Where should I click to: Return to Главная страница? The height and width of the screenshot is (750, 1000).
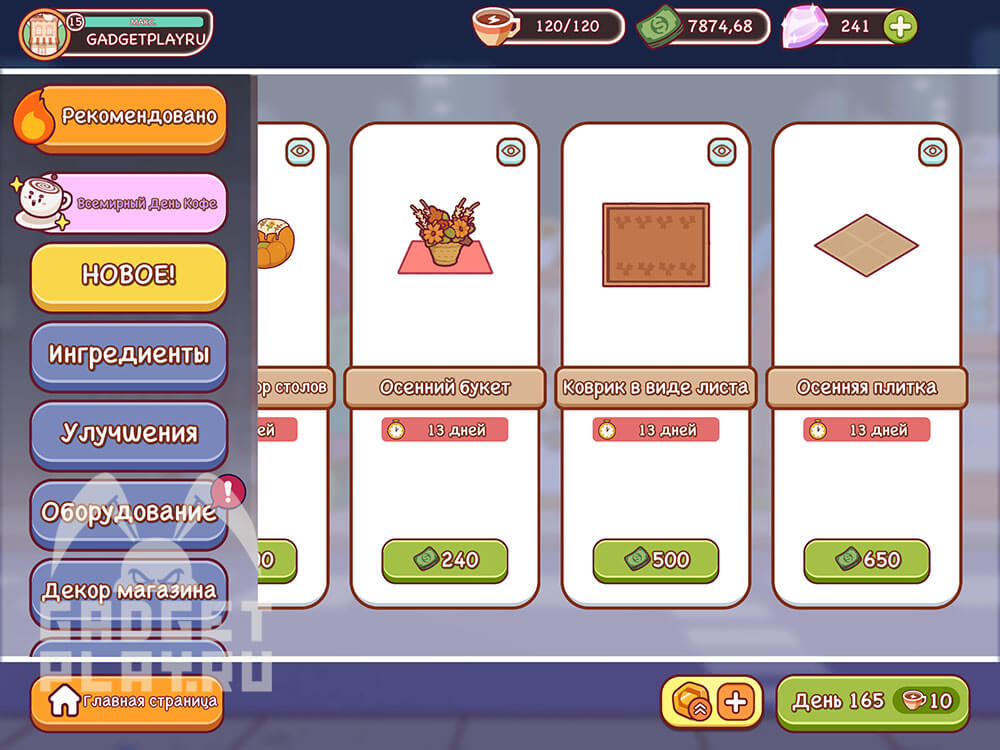pyautogui.click(x=125, y=701)
